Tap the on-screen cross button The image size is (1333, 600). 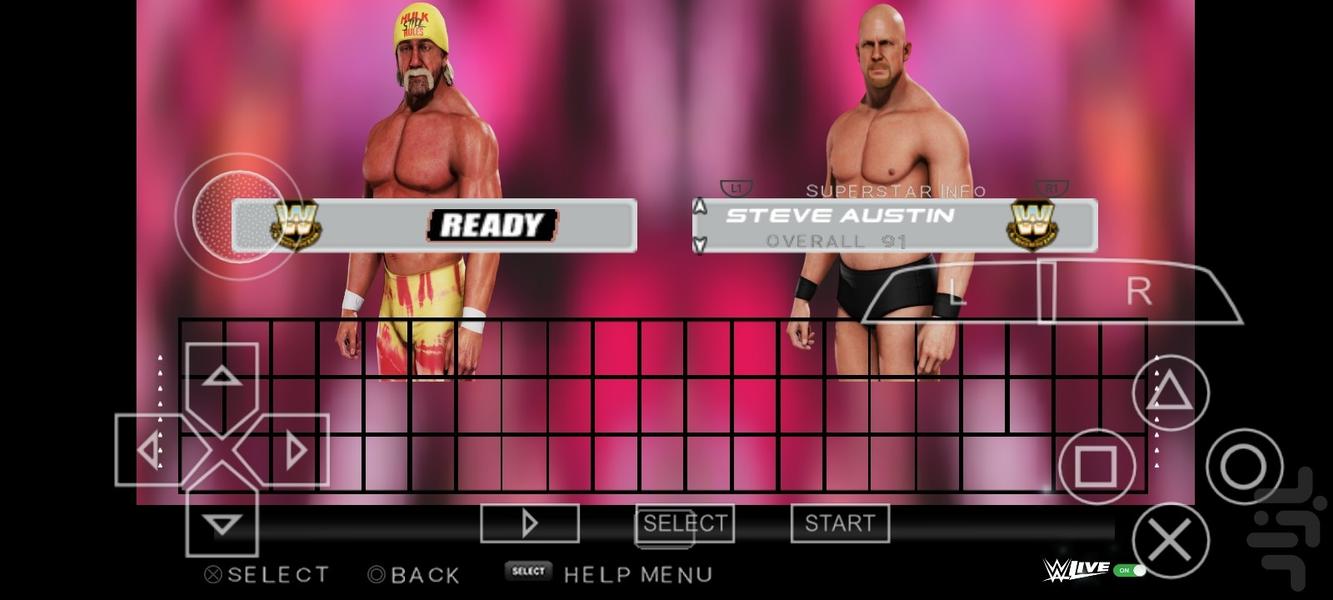click(1170, 540)
